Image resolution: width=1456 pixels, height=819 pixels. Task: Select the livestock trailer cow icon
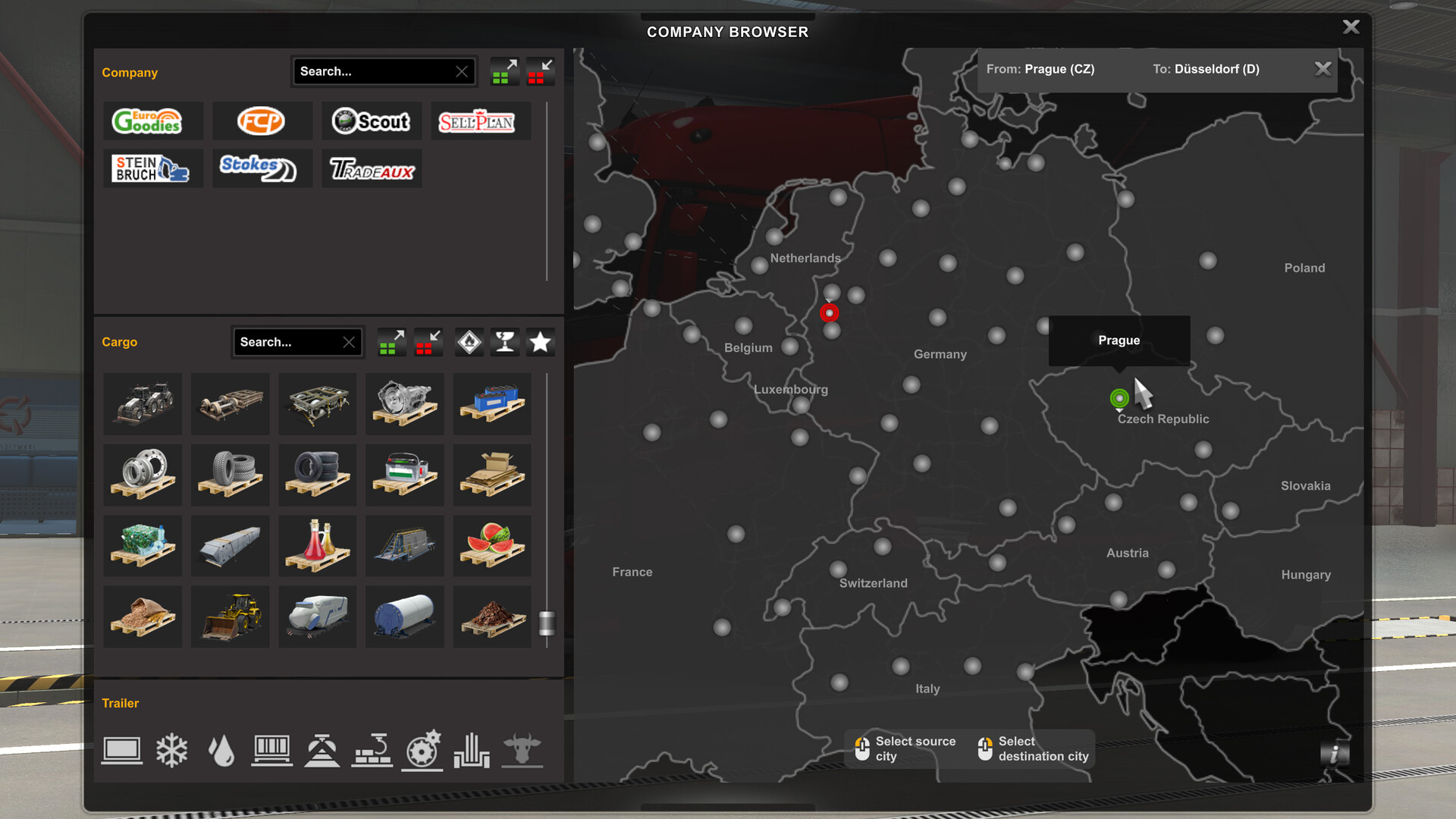pos(523,751)
